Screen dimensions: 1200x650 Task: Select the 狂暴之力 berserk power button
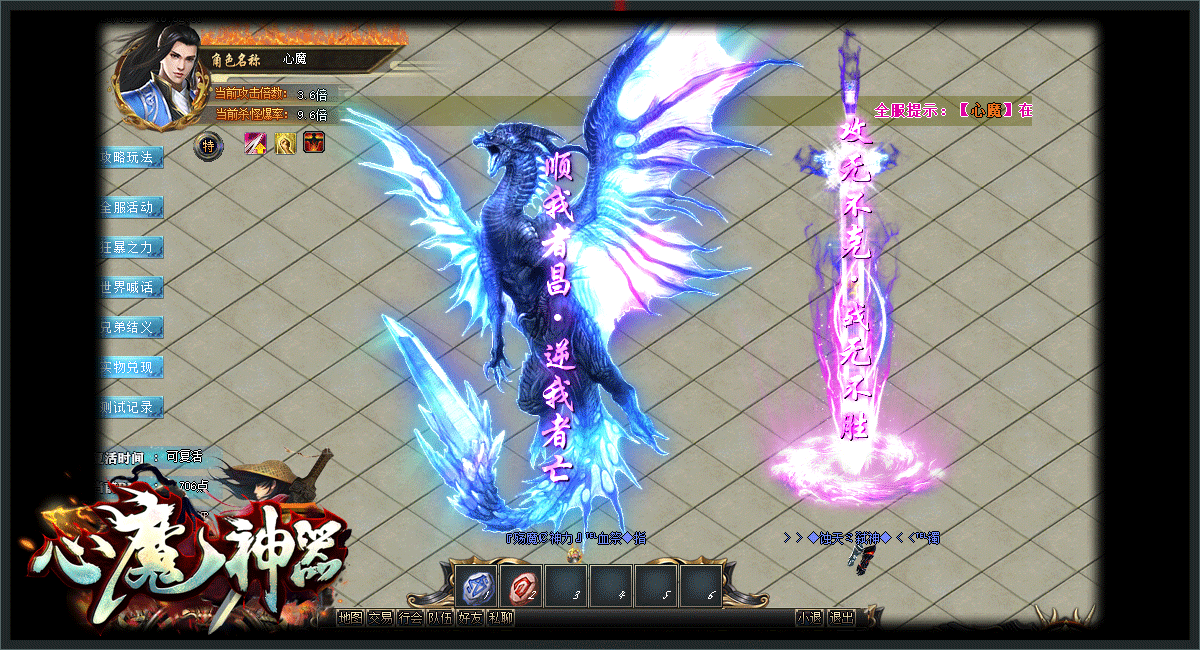(x=130, y=248)
